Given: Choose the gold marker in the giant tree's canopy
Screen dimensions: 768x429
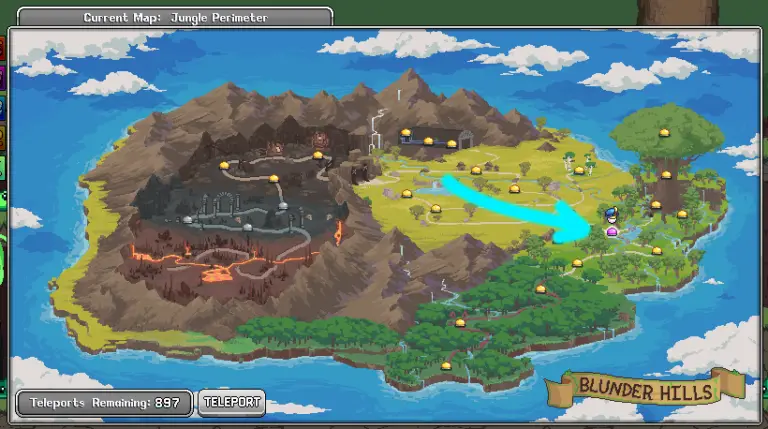Looking at the screenshot, I should pyautogui.click(x=663, y=132).
